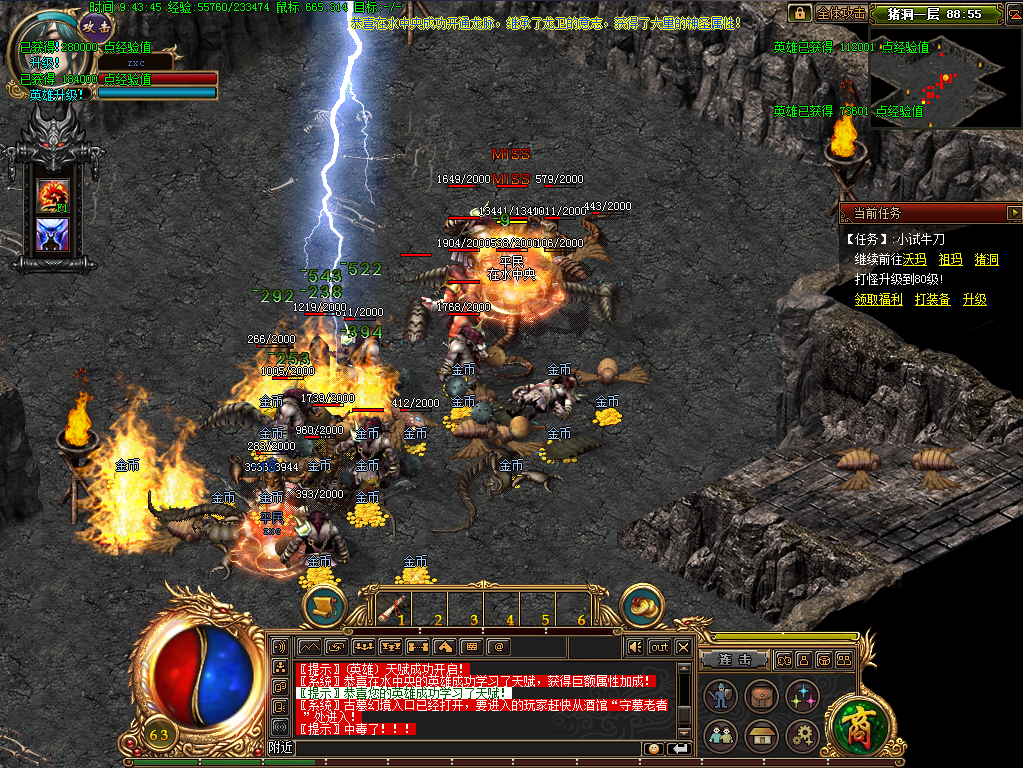Screen dimensions: 1023x768
Task: Follow the 猪洞 destination link
Action: [x=986, y=260]
